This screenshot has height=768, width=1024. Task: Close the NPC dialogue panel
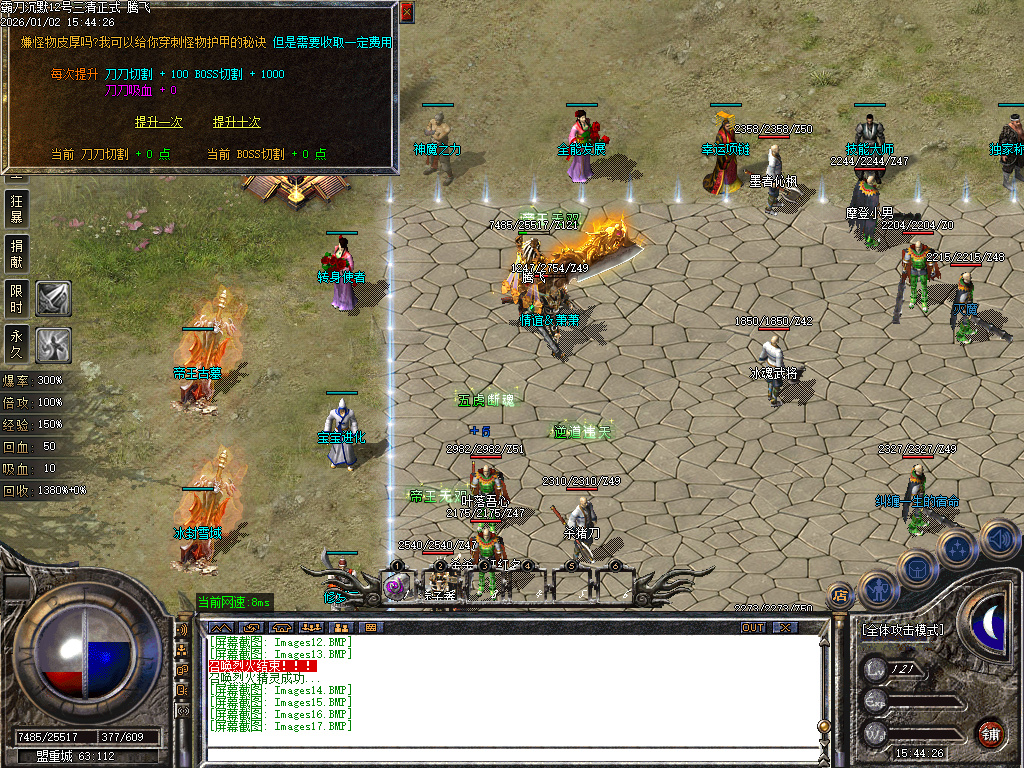(406, 13)
